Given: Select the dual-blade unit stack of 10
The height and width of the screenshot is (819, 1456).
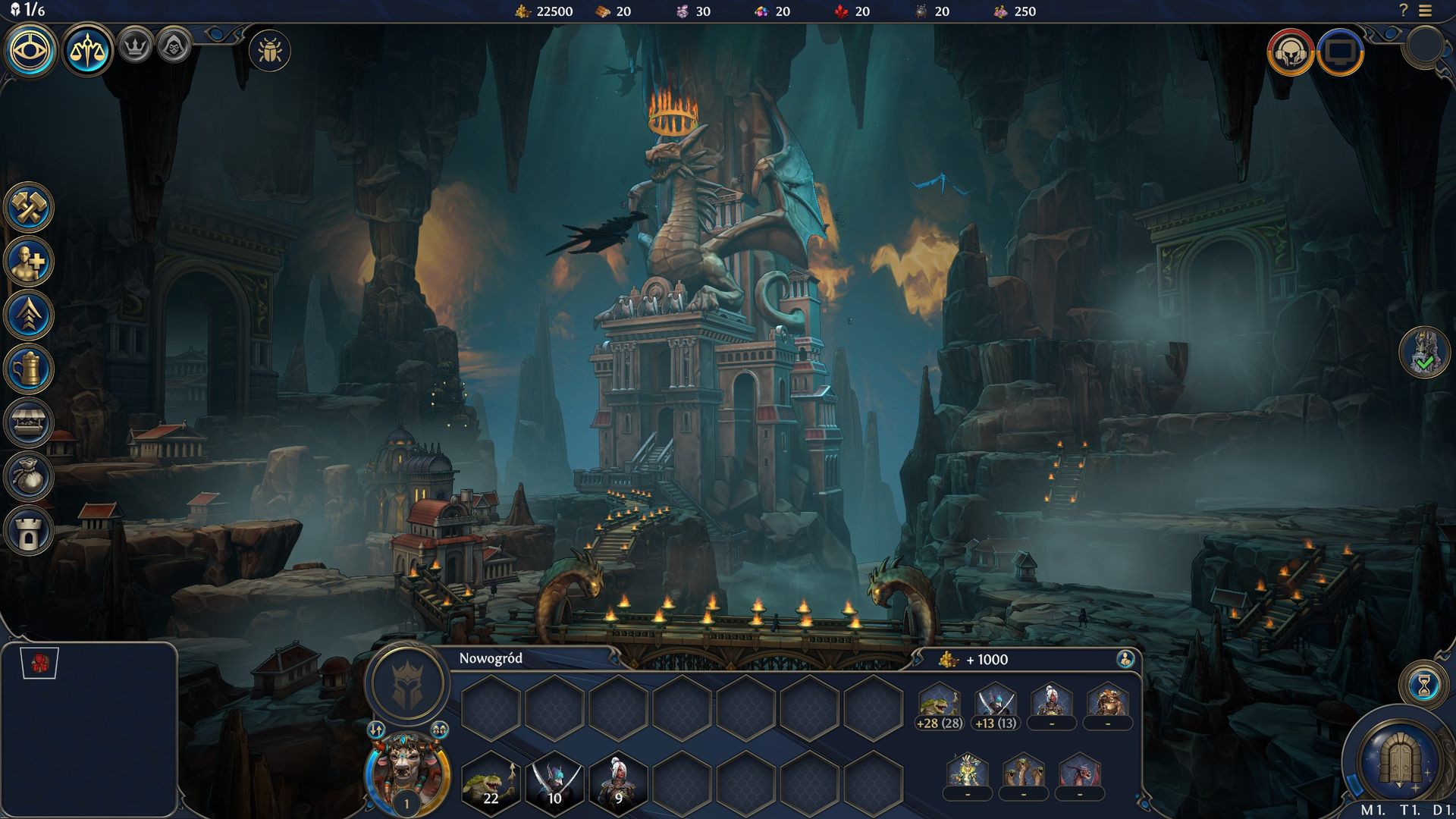Looking at the screenshot, I should [554, 783].
